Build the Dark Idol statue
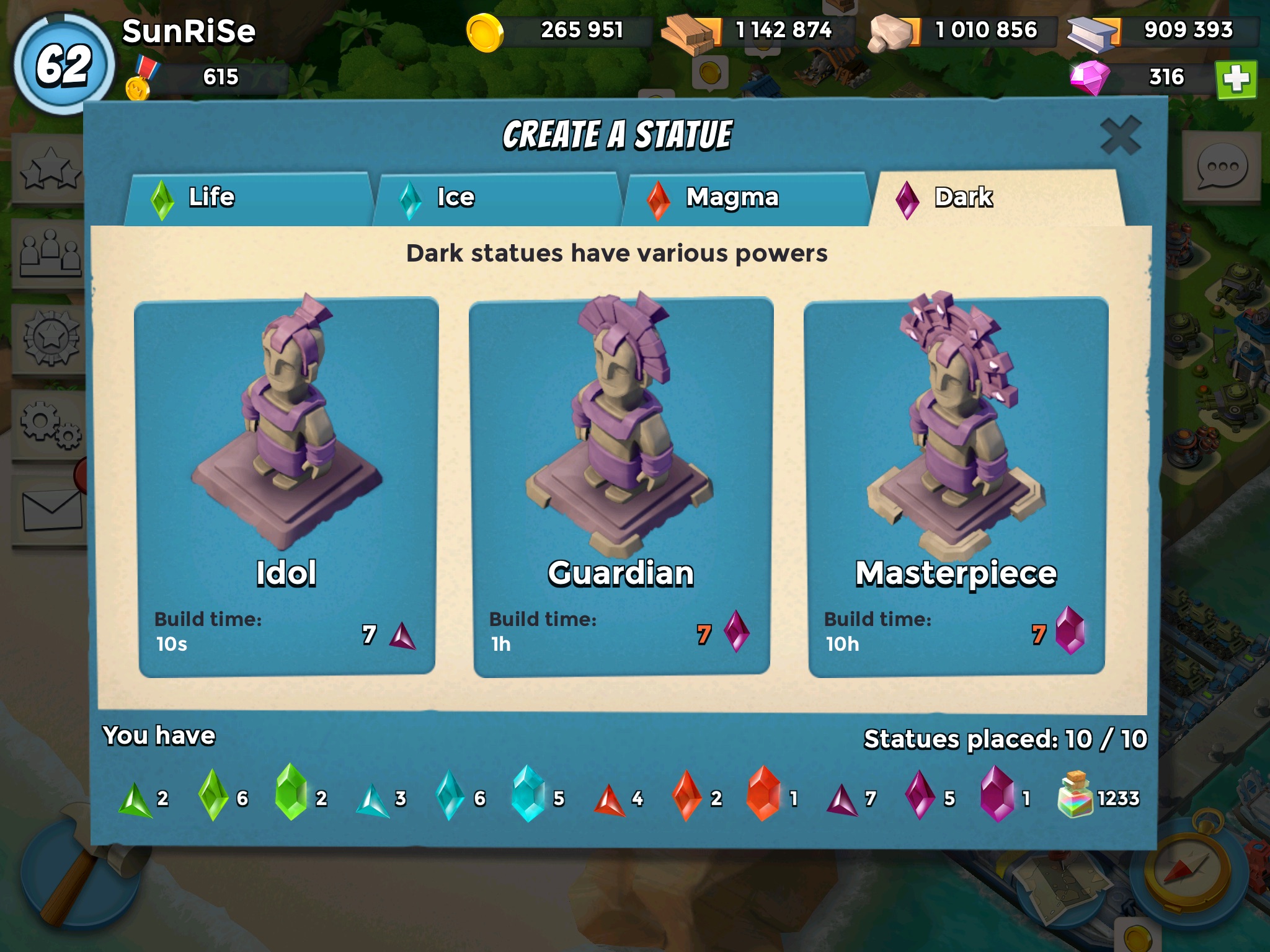The image size is (1270, 952). point(286,487)
